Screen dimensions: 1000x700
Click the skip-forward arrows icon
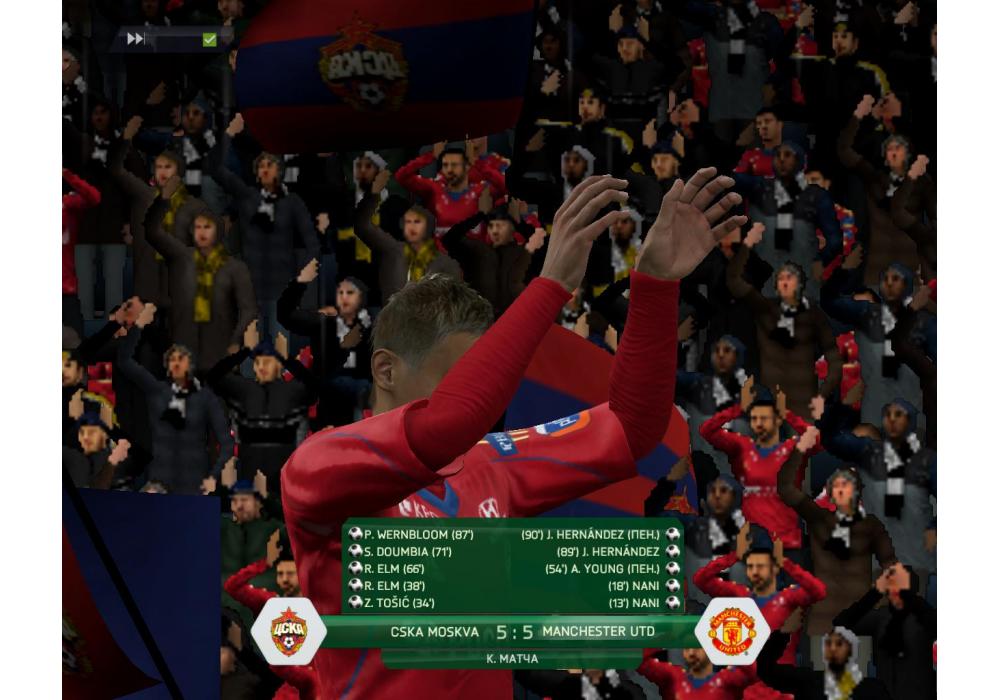(136, 39)
